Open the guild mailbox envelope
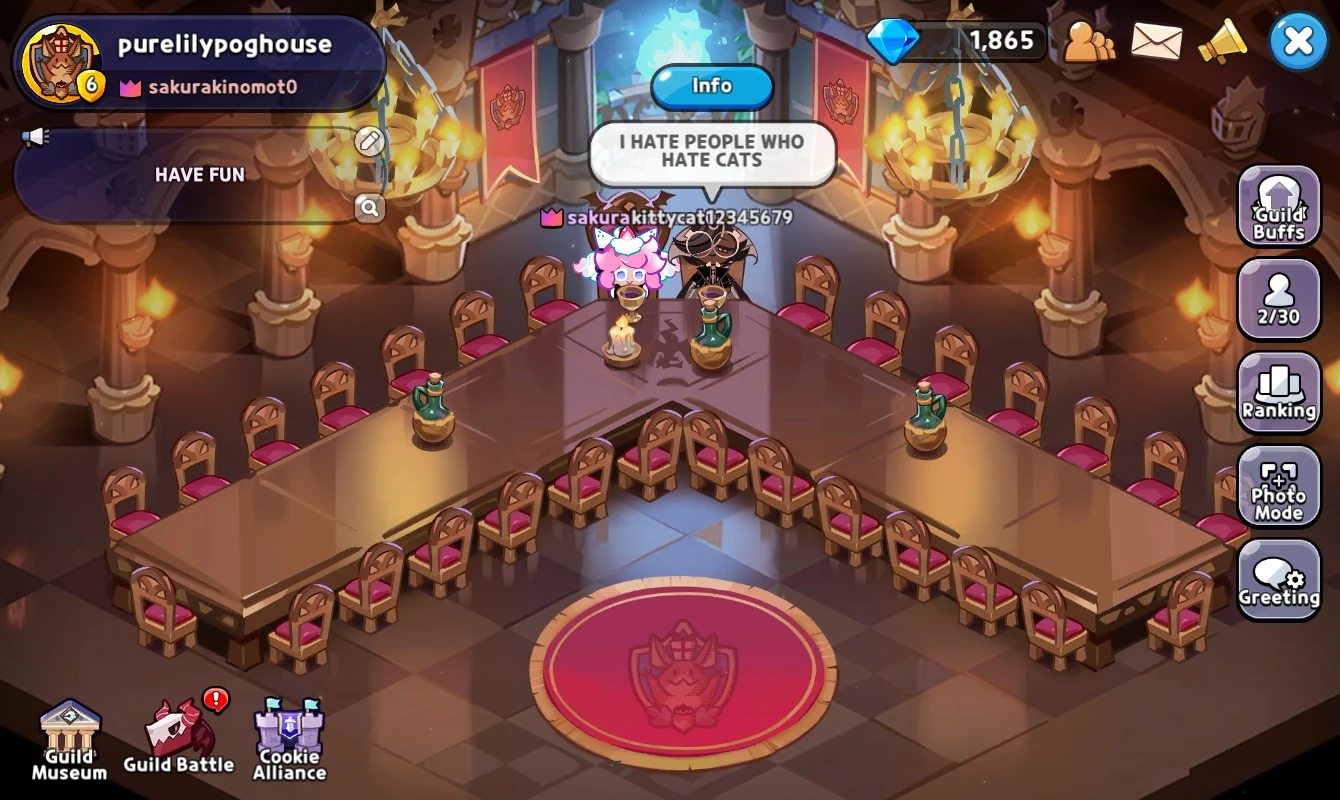This screenshot has width=1340, height=800. [1155, 42]
